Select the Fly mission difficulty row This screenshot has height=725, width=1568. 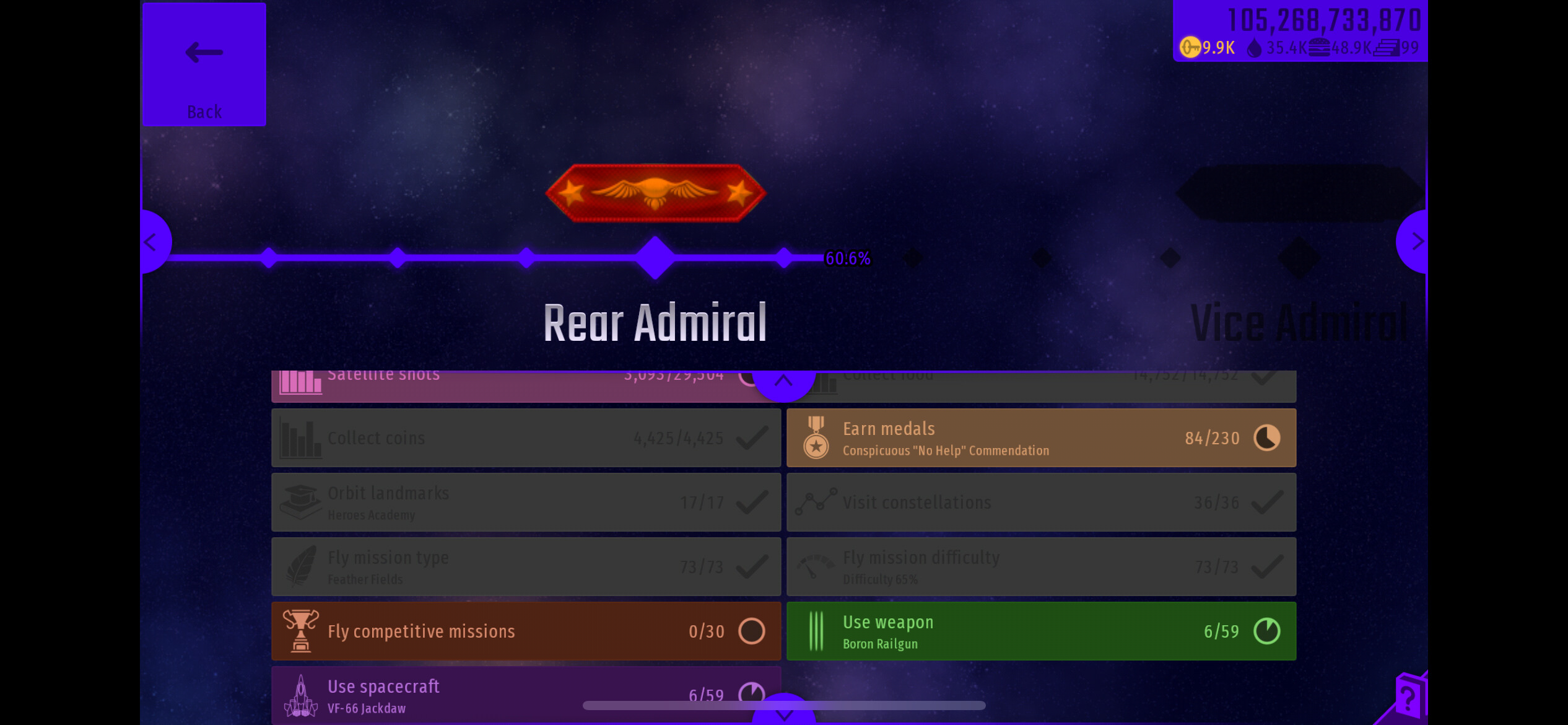click(1040, 566)
